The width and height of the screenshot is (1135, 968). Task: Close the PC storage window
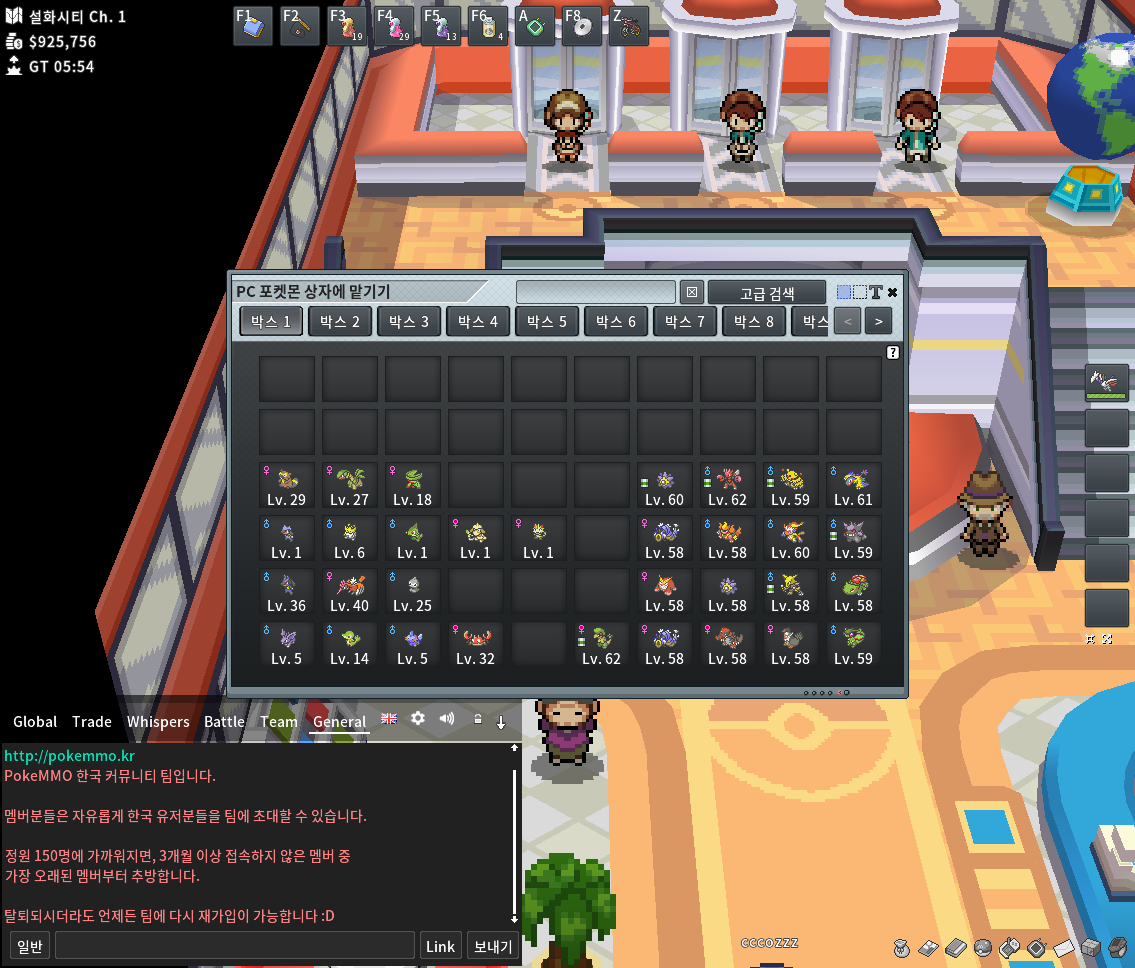[x=892, y=292]
